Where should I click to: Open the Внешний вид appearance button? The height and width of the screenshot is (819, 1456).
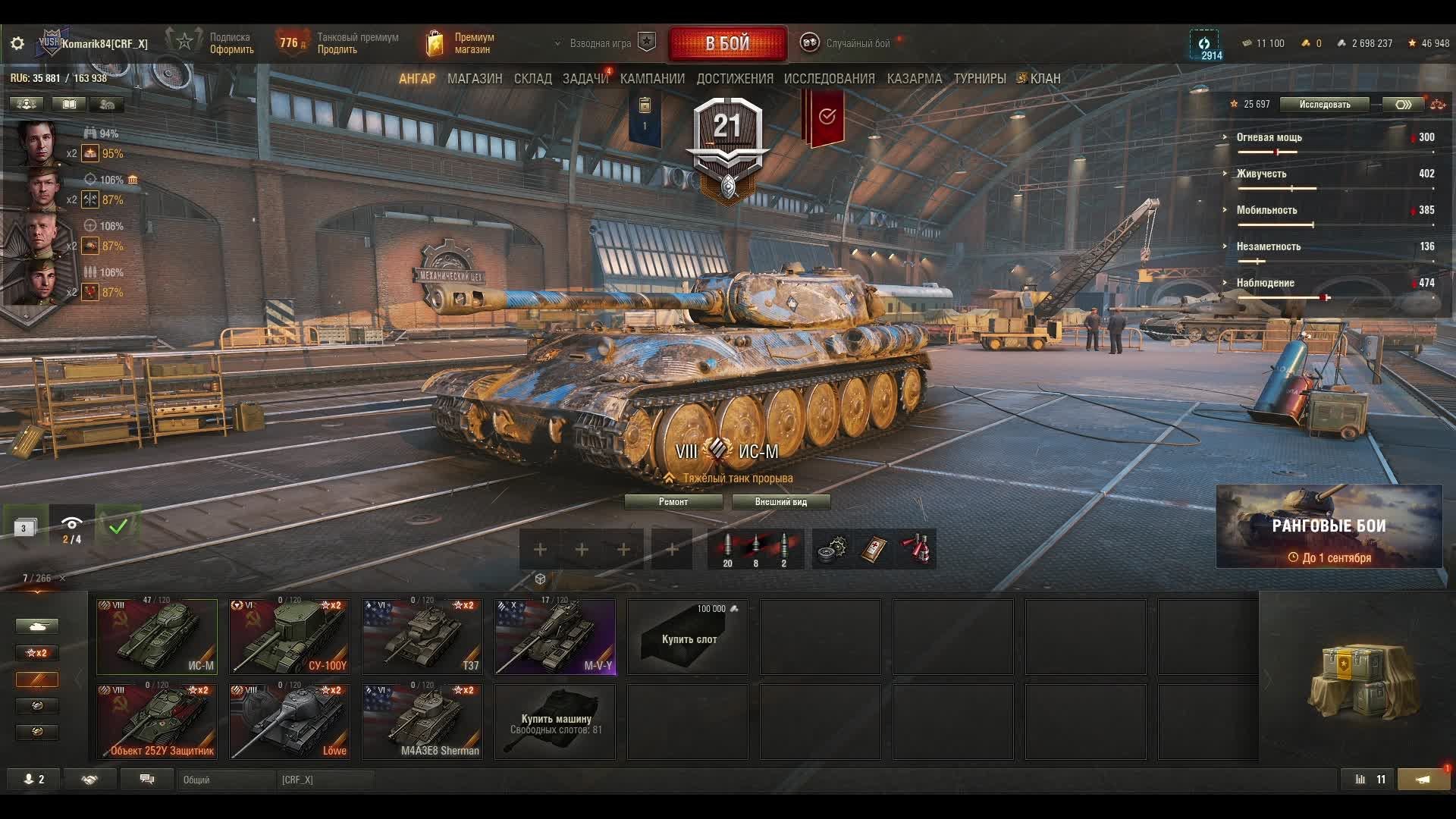pos(781,502)
